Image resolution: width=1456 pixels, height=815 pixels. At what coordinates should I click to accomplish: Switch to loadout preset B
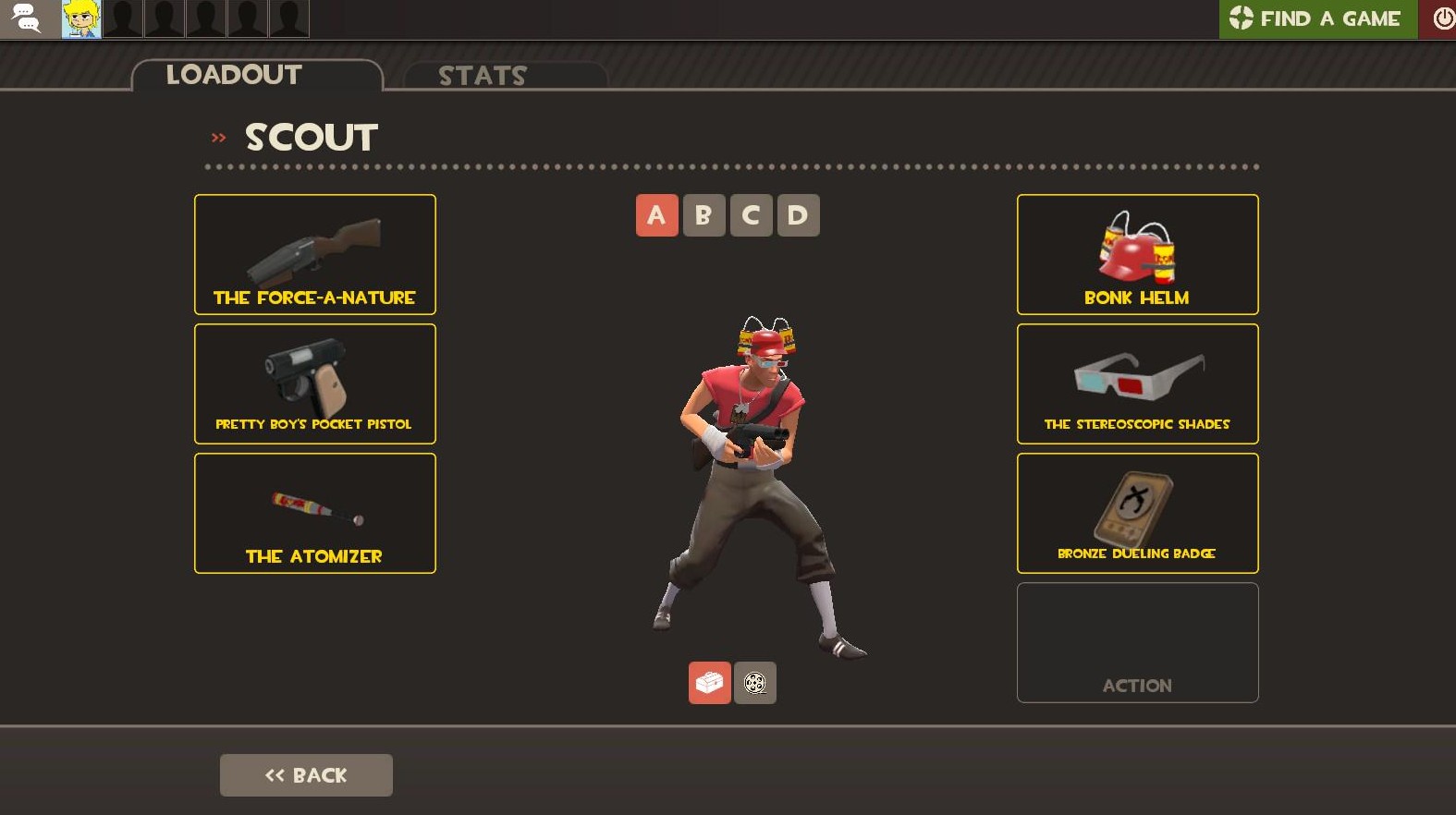coord(704,214)
